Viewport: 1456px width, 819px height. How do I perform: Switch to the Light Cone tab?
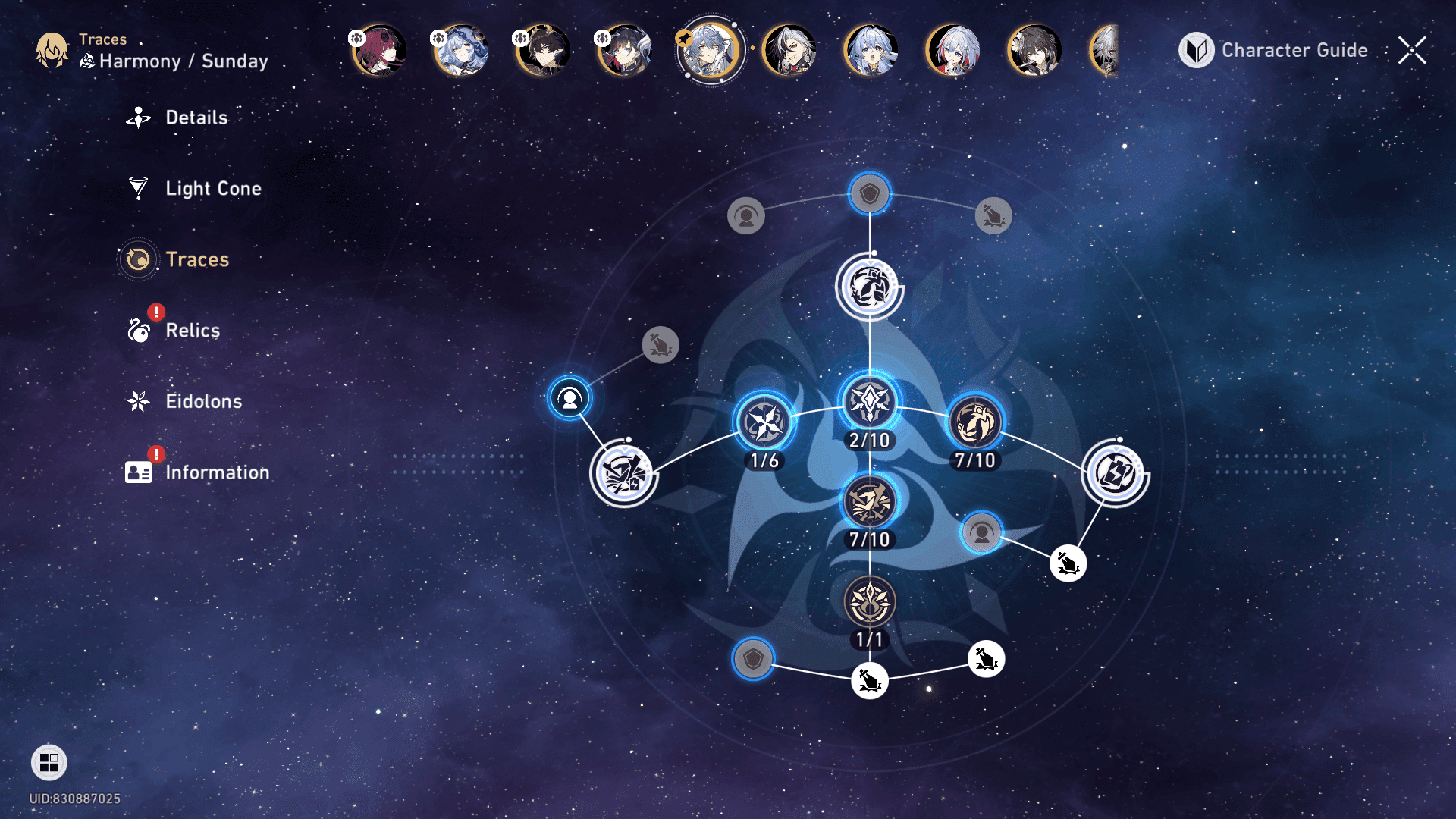(x=212, y=188)
